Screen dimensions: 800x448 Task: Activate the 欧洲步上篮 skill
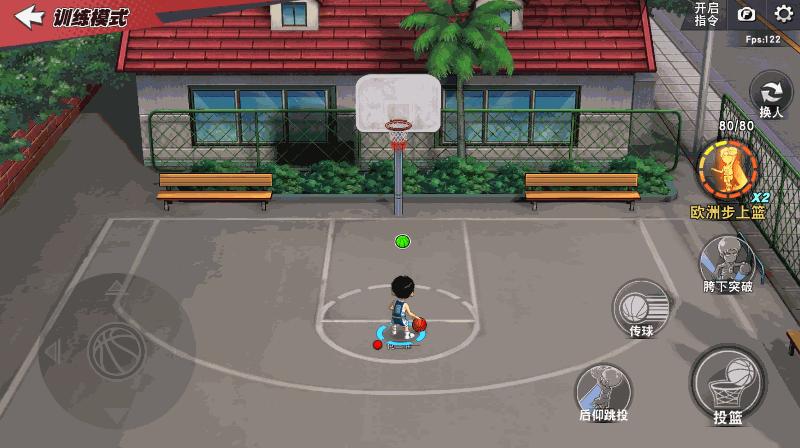[727, 170]
